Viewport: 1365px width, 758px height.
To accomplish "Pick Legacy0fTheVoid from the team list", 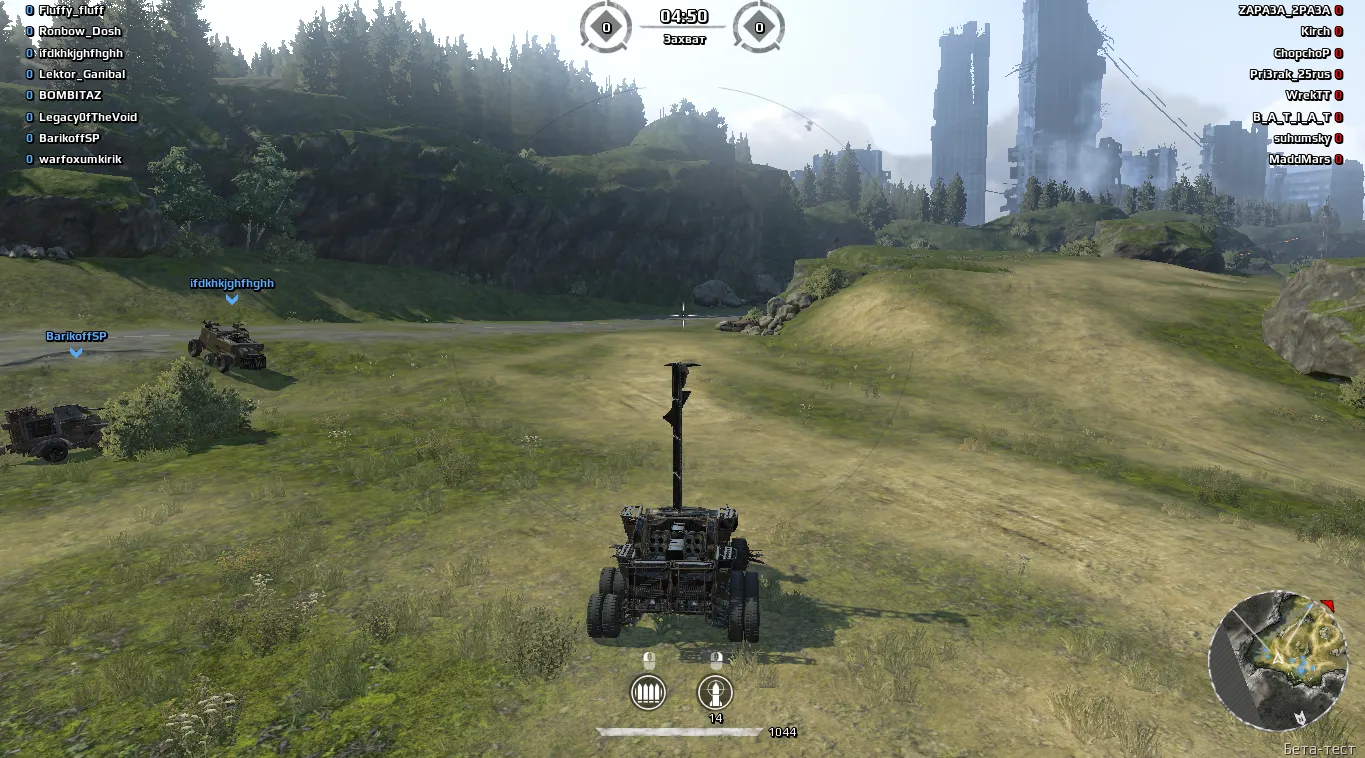I will click(88, 117).
